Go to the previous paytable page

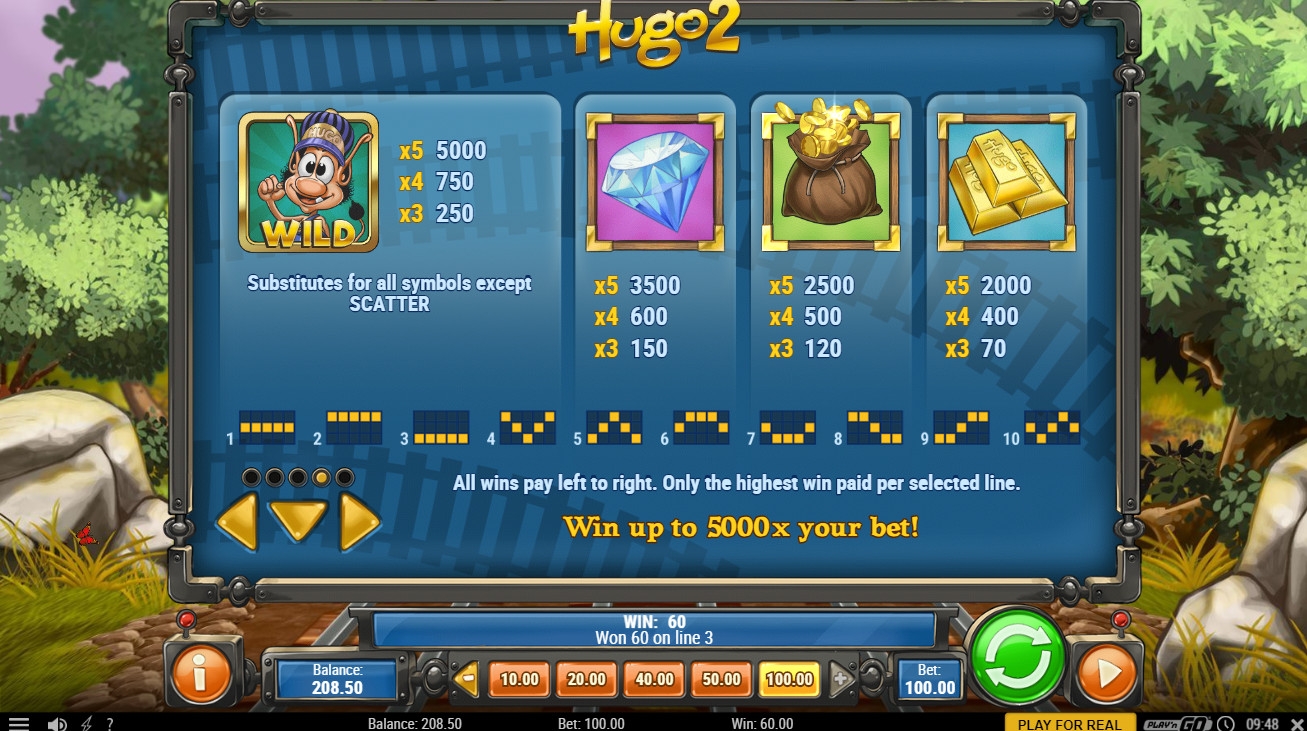237,521
